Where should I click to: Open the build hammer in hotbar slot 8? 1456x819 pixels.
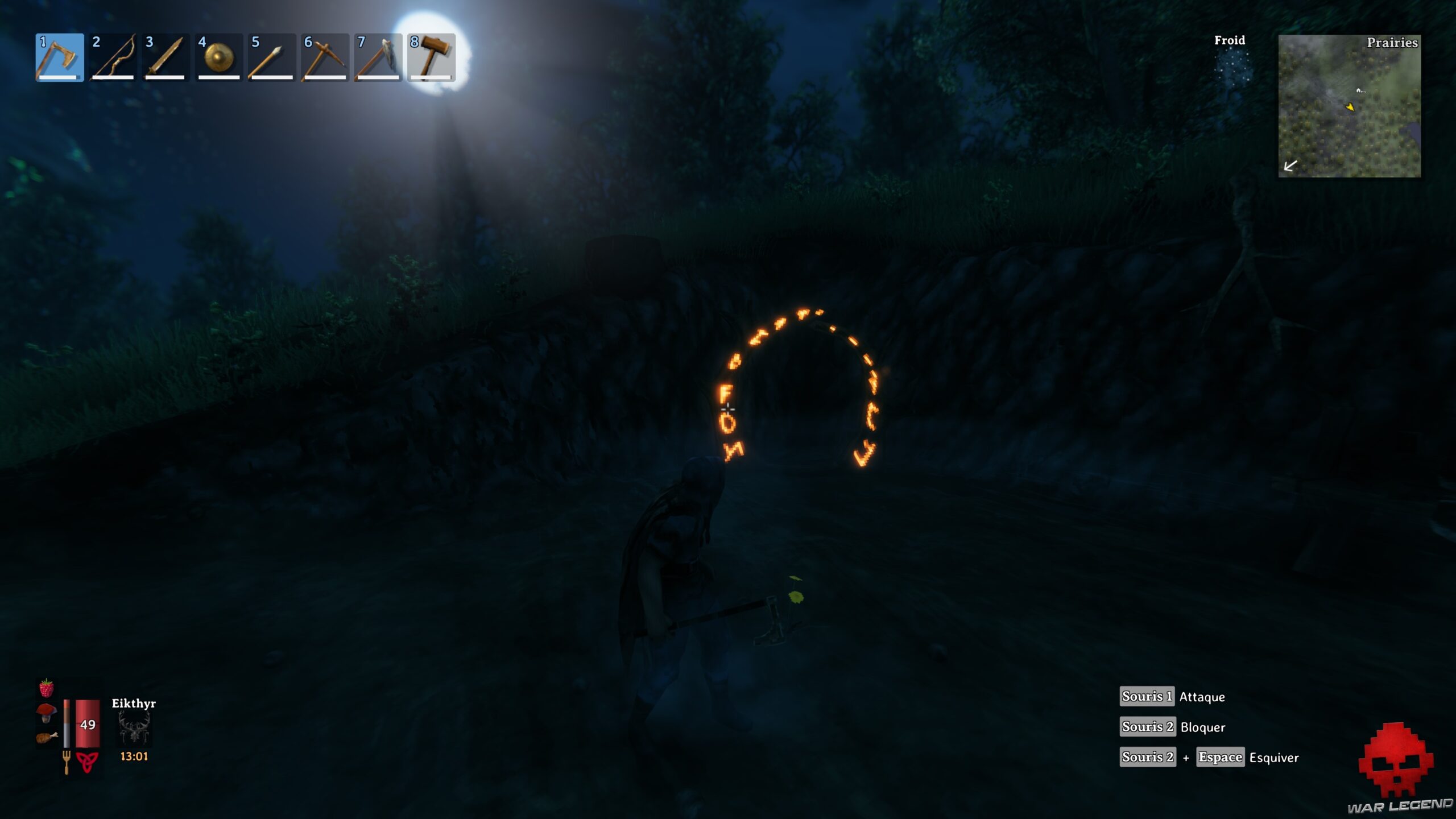[x=432, y=57]
